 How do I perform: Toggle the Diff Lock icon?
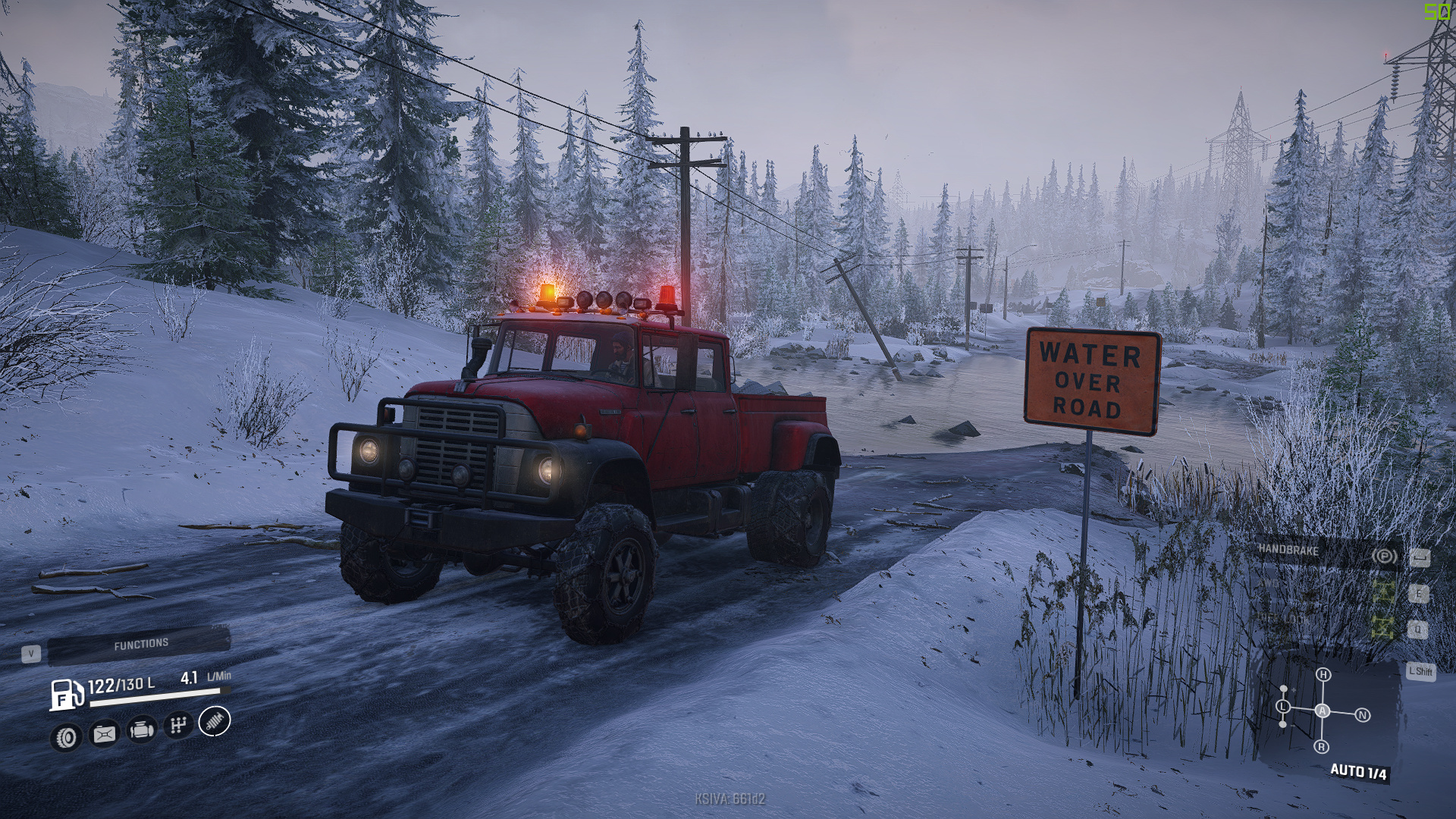point(1383,626)
